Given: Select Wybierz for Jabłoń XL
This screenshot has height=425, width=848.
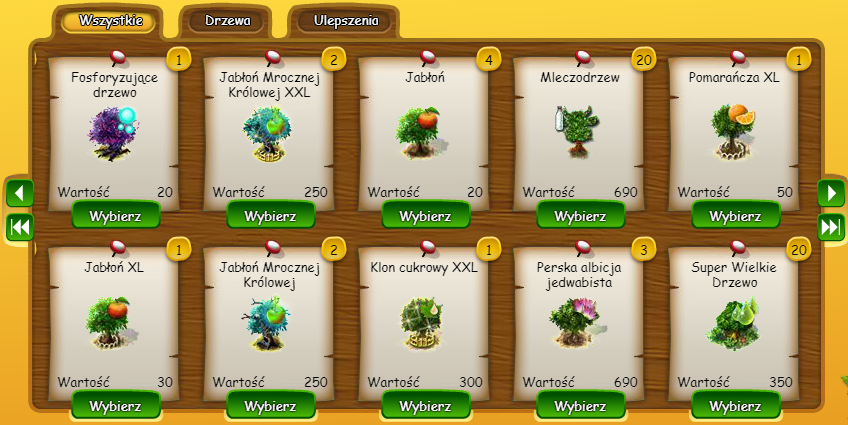Looking at the screenshot, I should [x=116, y=405].
